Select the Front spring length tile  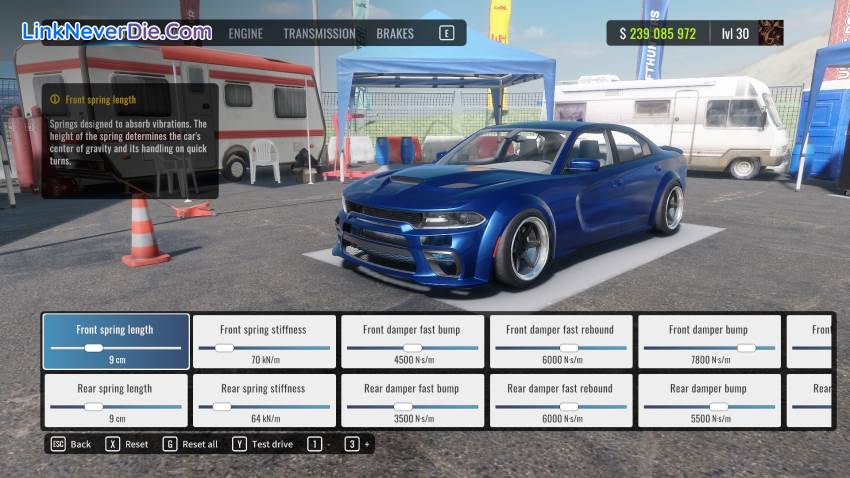tap(115, 341)
